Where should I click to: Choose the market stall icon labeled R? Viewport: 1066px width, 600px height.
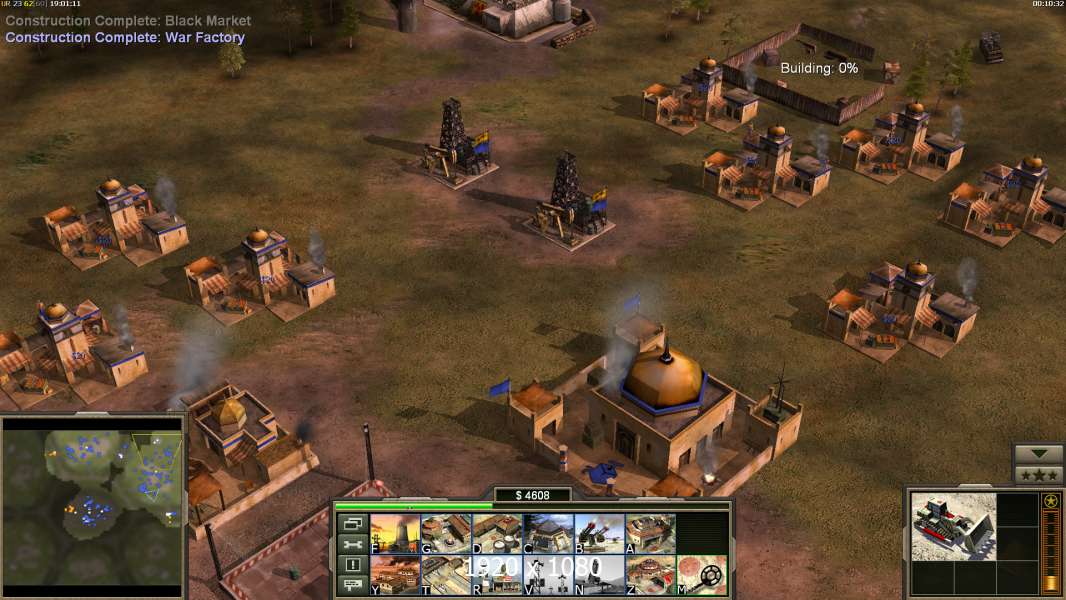496,575
